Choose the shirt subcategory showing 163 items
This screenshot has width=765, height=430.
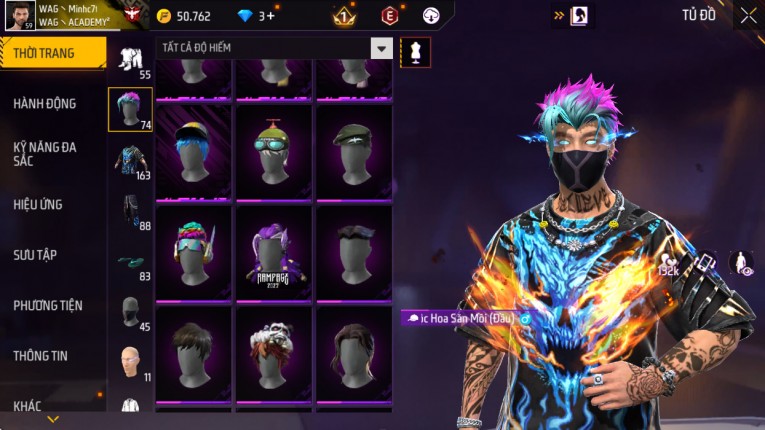130,160
